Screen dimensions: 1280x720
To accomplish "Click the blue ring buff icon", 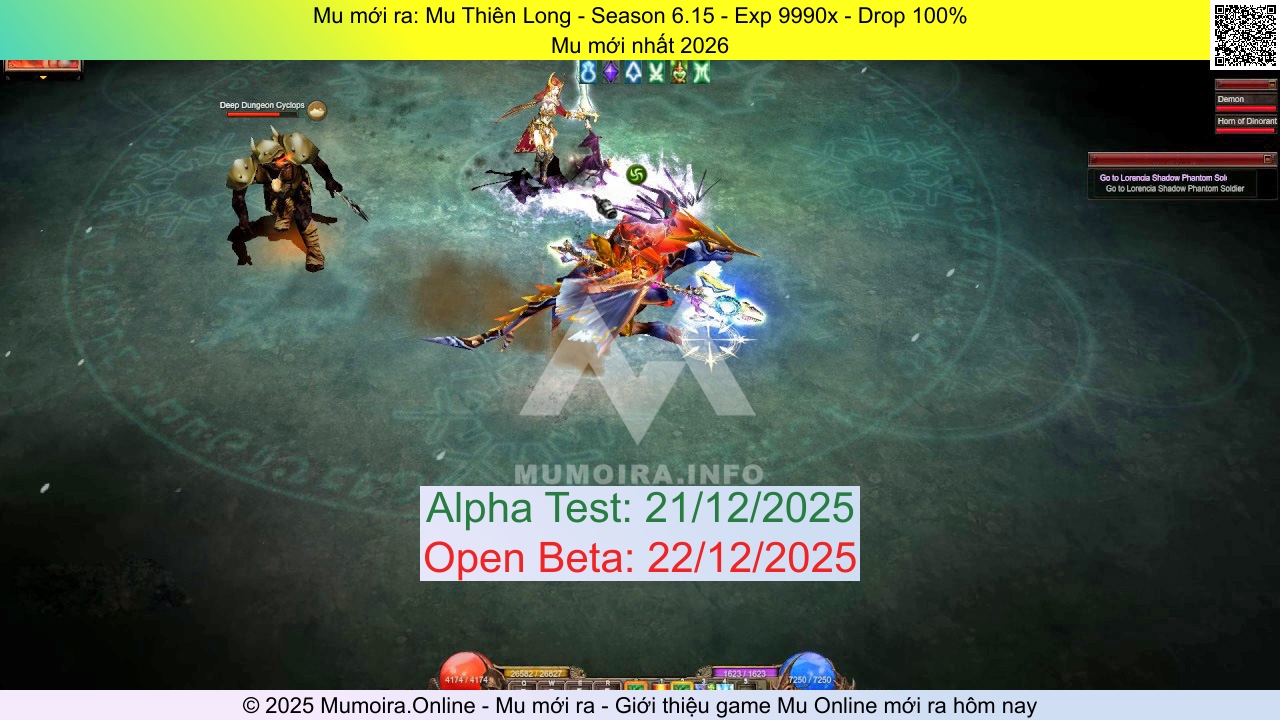I will [586, 72].
